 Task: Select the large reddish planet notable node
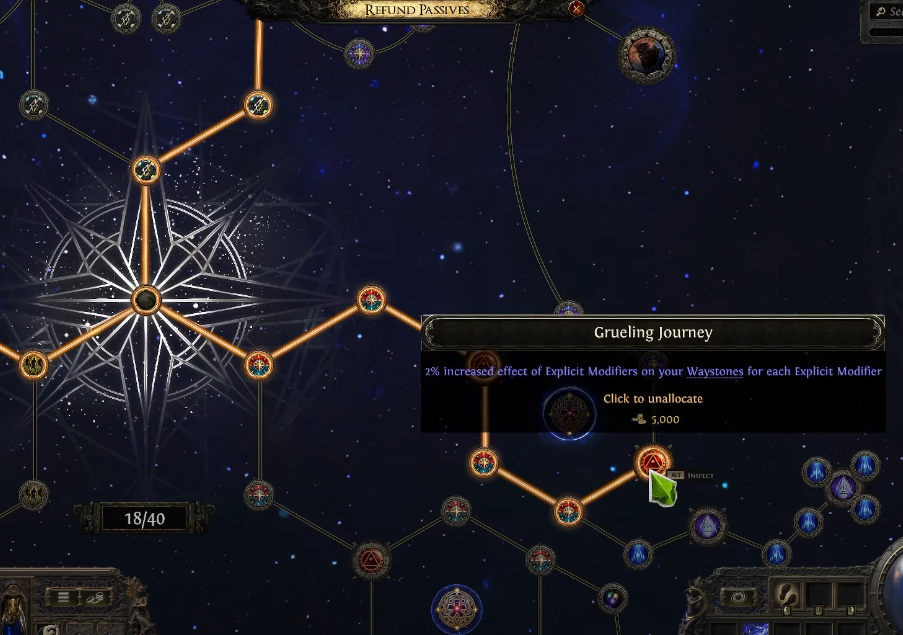(646, 53)
